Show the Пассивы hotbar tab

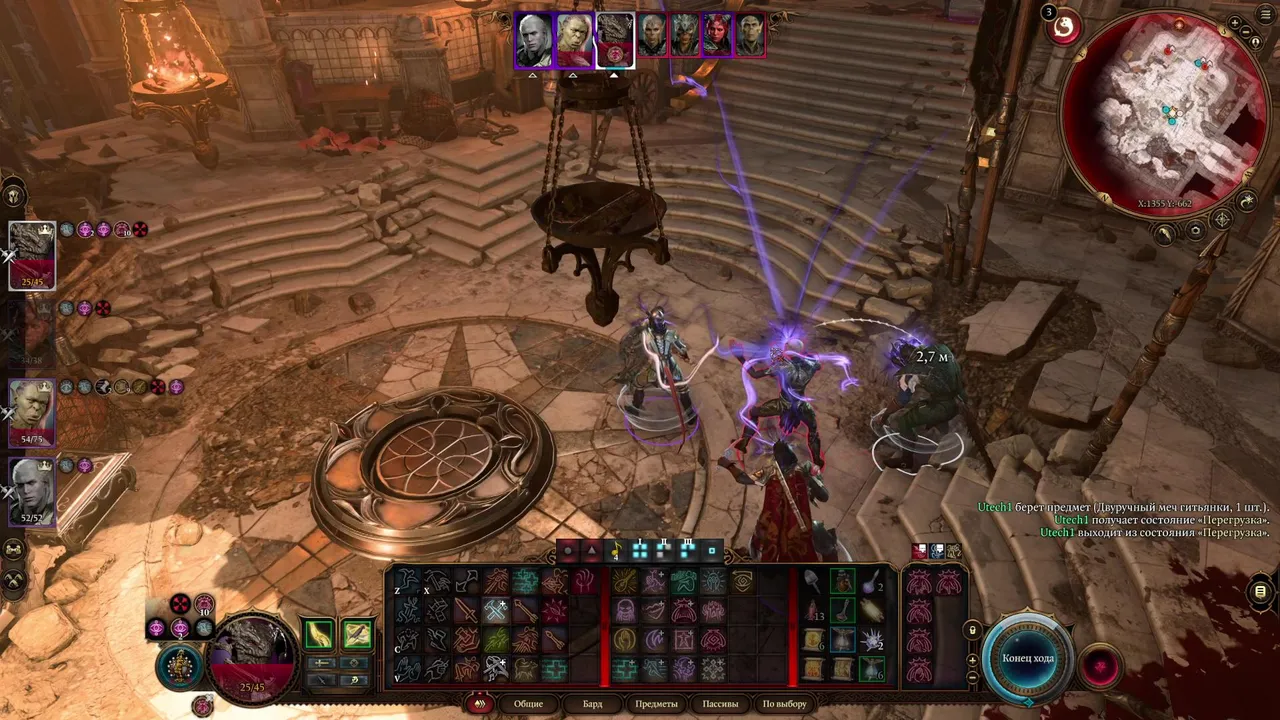pyautogui.click(x=720, y=704)
